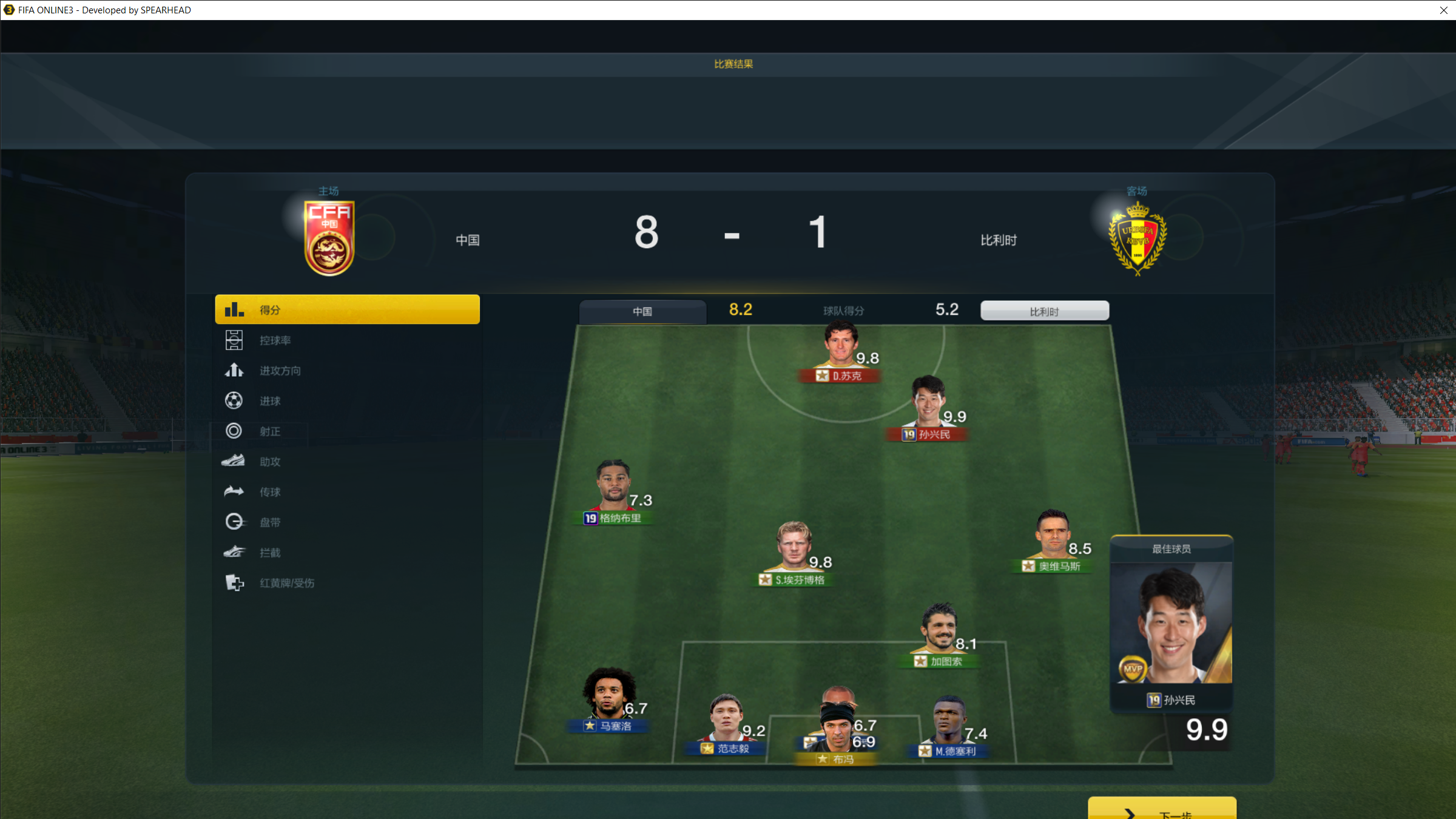
Task: Open the 红黄牌/受伤 cards and injuries entry
Action: [286, 583]
